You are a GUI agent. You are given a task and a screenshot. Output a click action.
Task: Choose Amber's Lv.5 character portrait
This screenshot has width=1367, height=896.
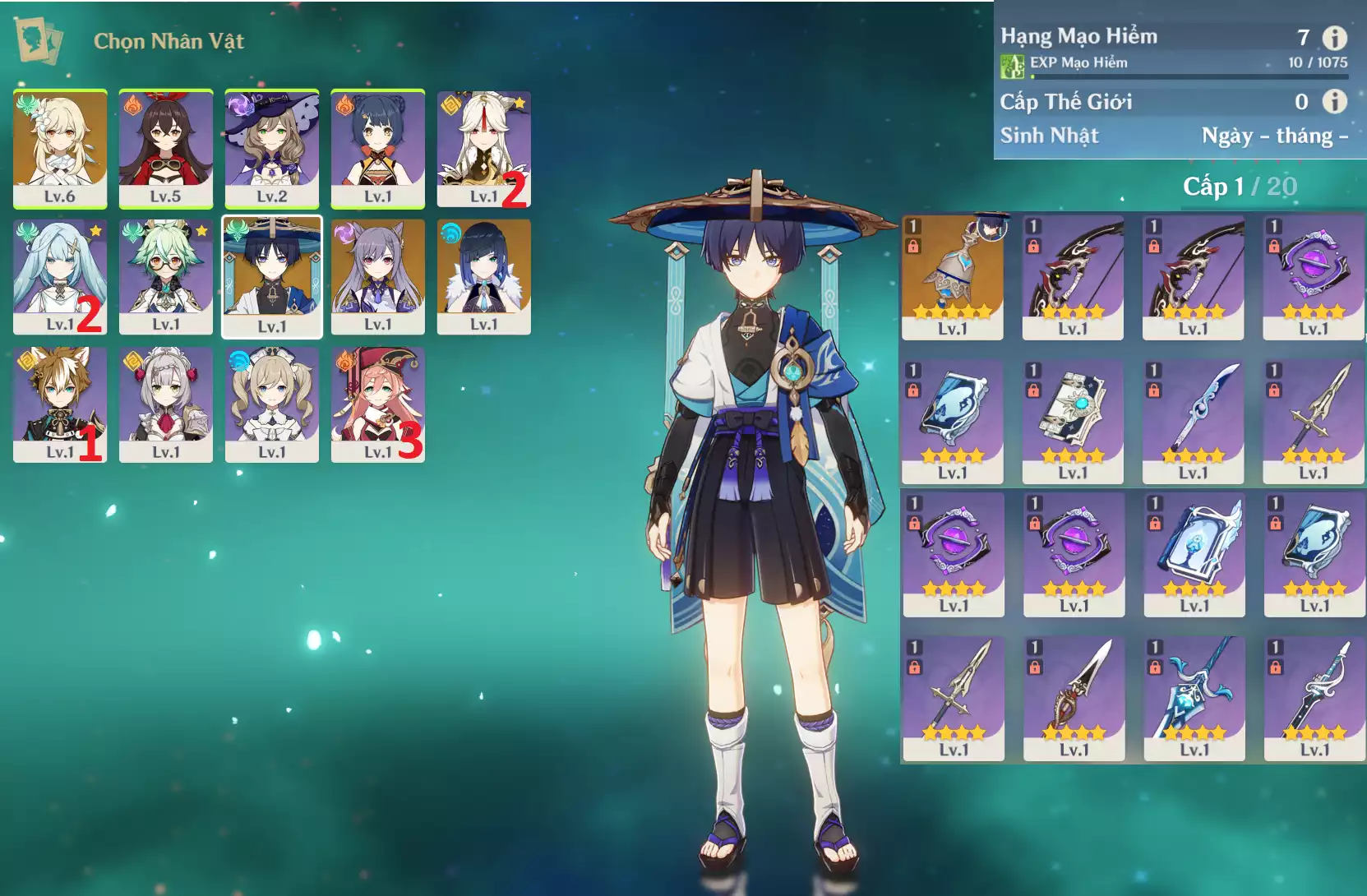[x=165, y=148]
